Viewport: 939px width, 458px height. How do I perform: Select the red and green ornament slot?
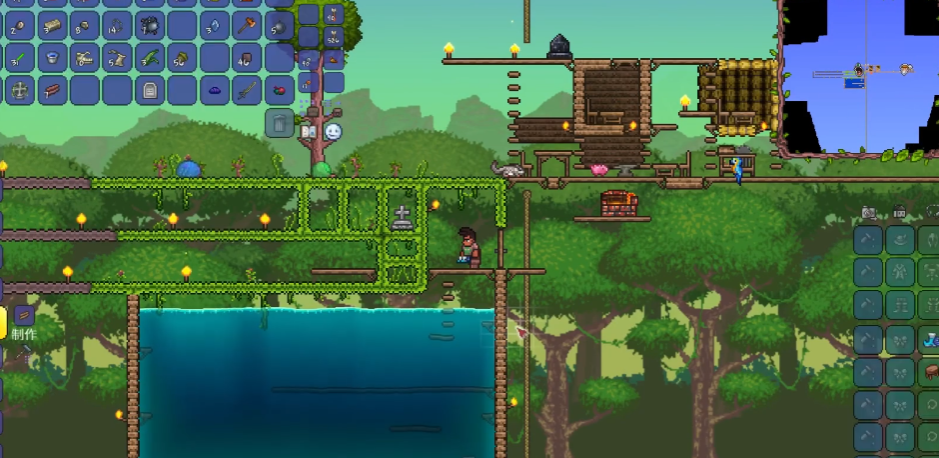[x=279, y=91]
